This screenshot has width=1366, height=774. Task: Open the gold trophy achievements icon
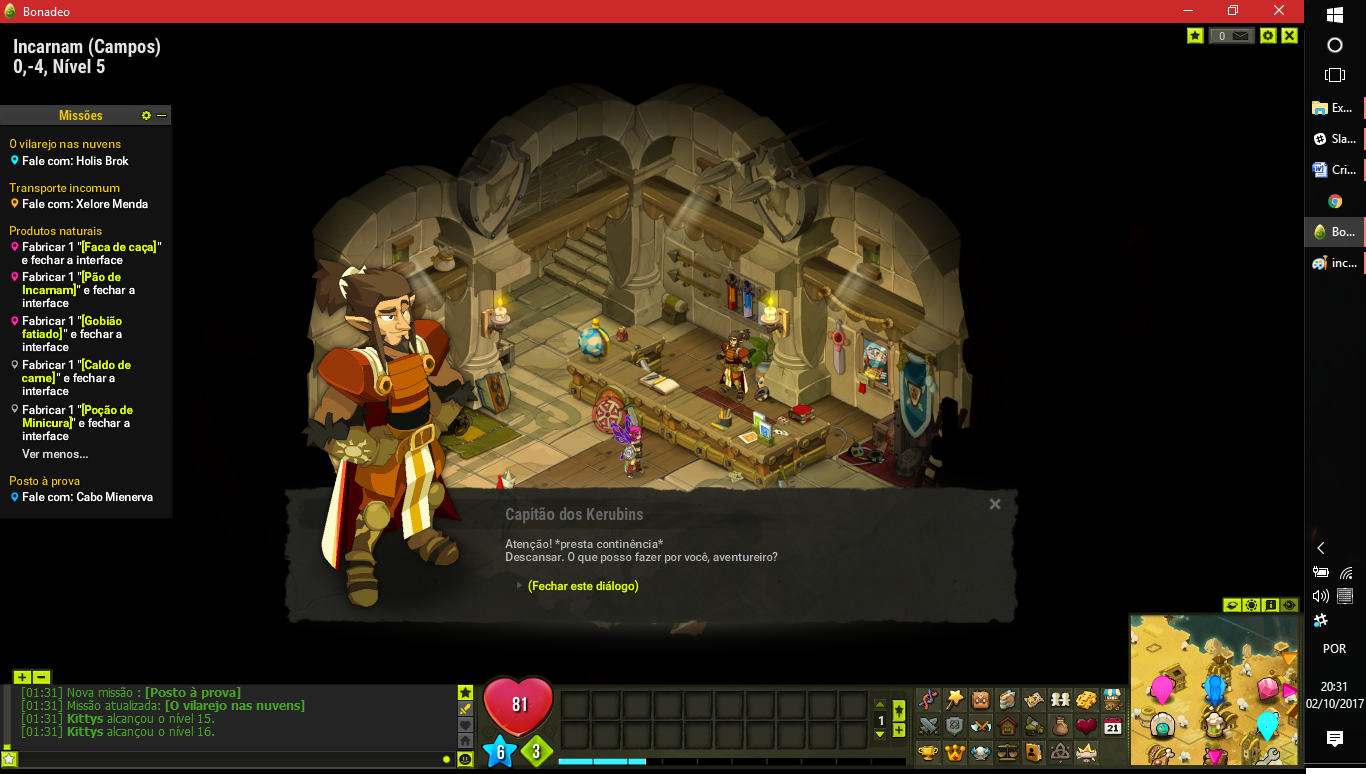point(929,752)
